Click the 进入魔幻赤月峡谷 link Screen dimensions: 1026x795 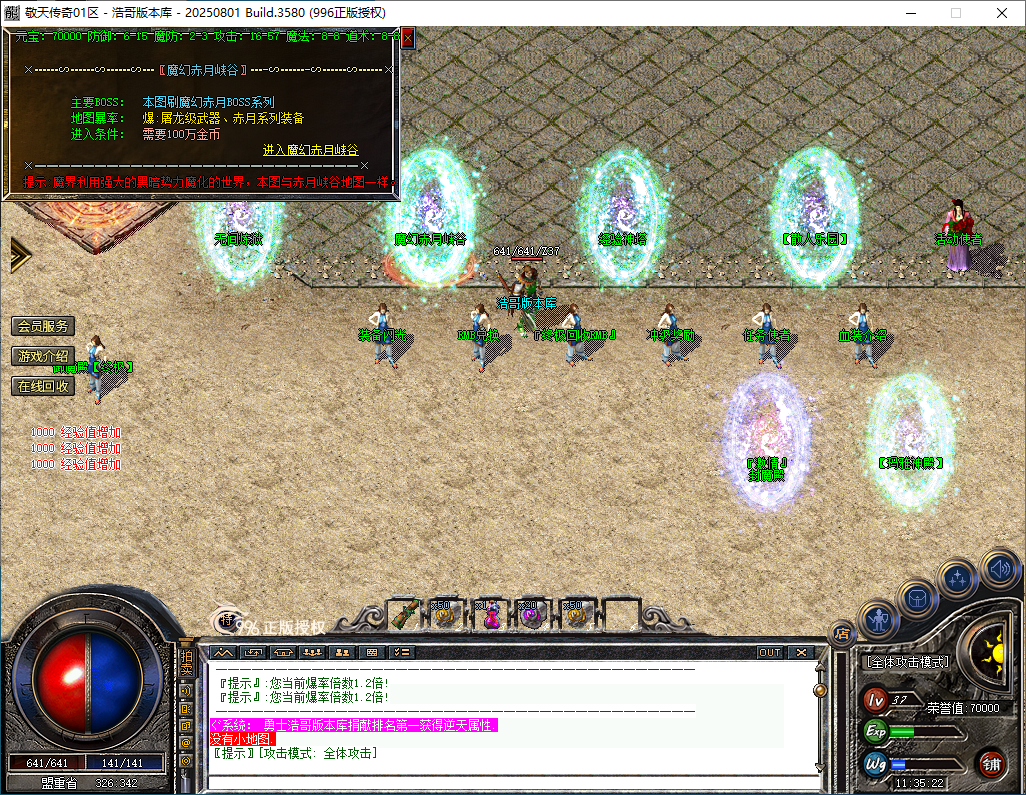click(310, 150)
